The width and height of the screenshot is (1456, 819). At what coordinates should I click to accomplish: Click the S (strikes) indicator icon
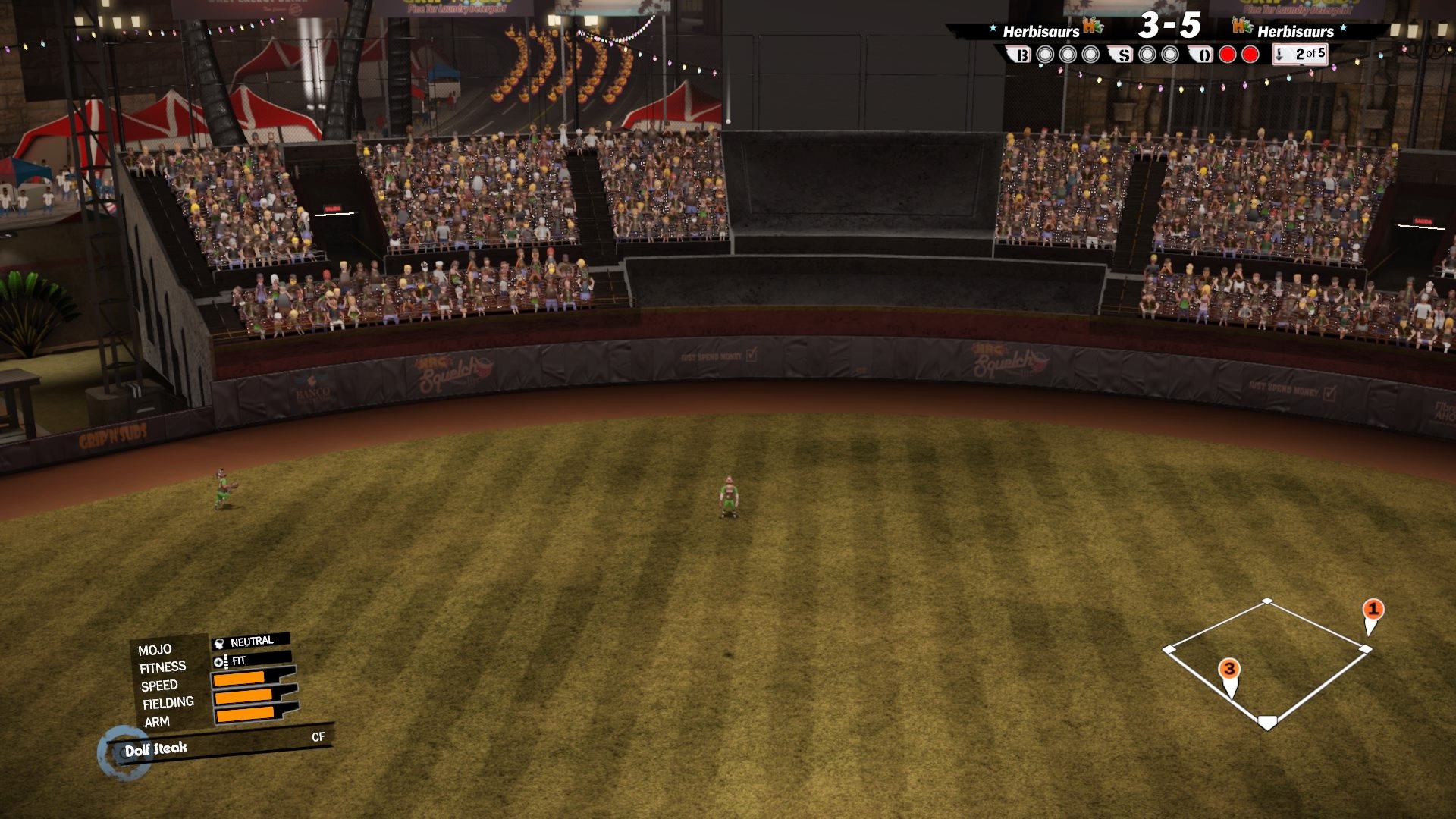click(x=1121, y=55)
